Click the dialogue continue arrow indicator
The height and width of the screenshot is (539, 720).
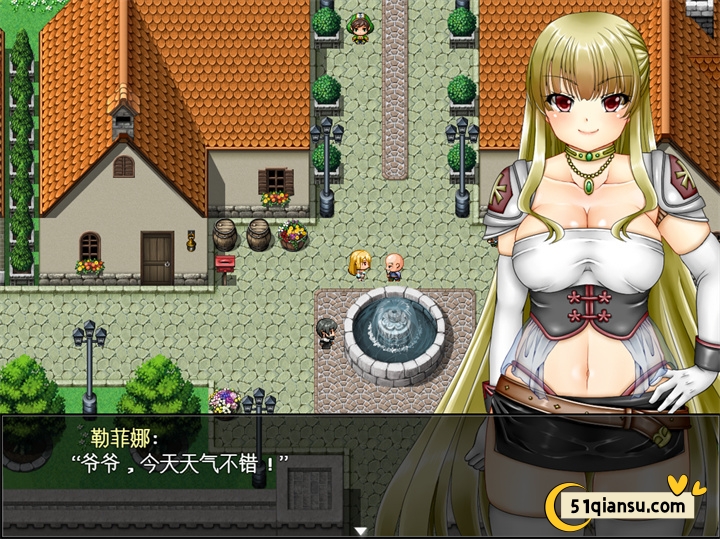360,530
